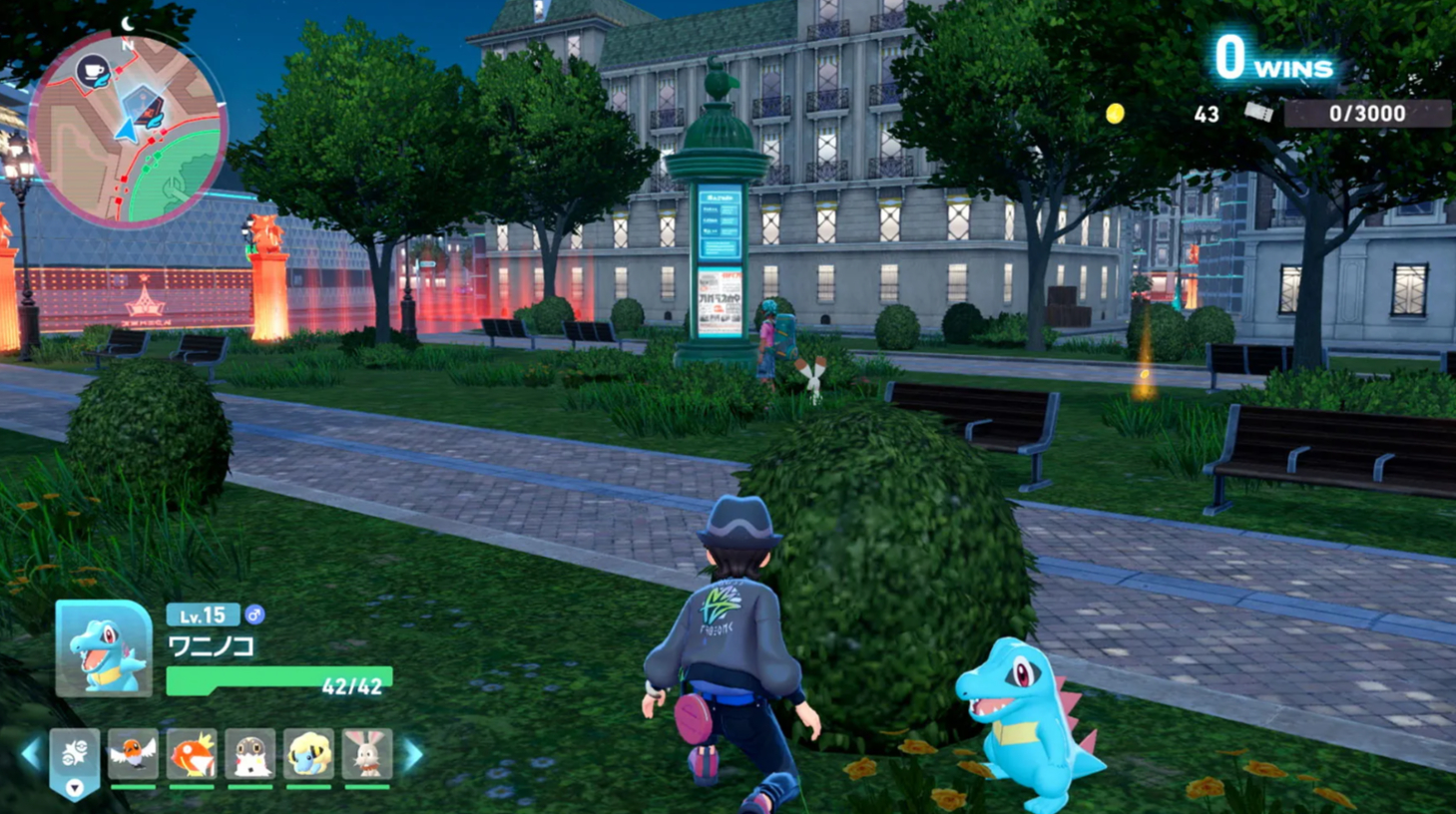The height and width of the screenshot is (814, 1456).
Task: Select the Magikarp party slot
Action: (x=192, y=755)
